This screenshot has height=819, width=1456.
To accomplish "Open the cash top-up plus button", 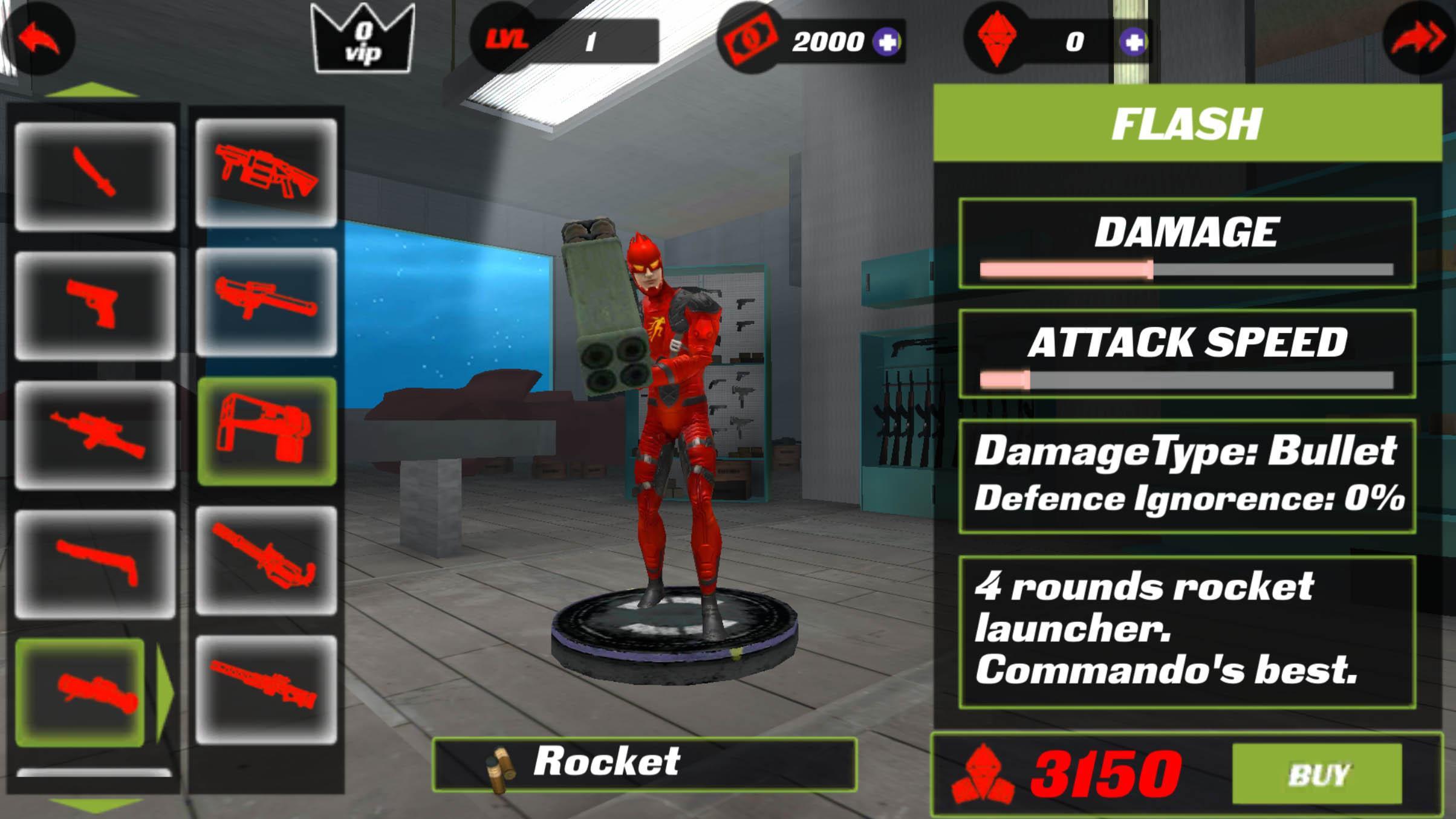I will pos(887,41).
